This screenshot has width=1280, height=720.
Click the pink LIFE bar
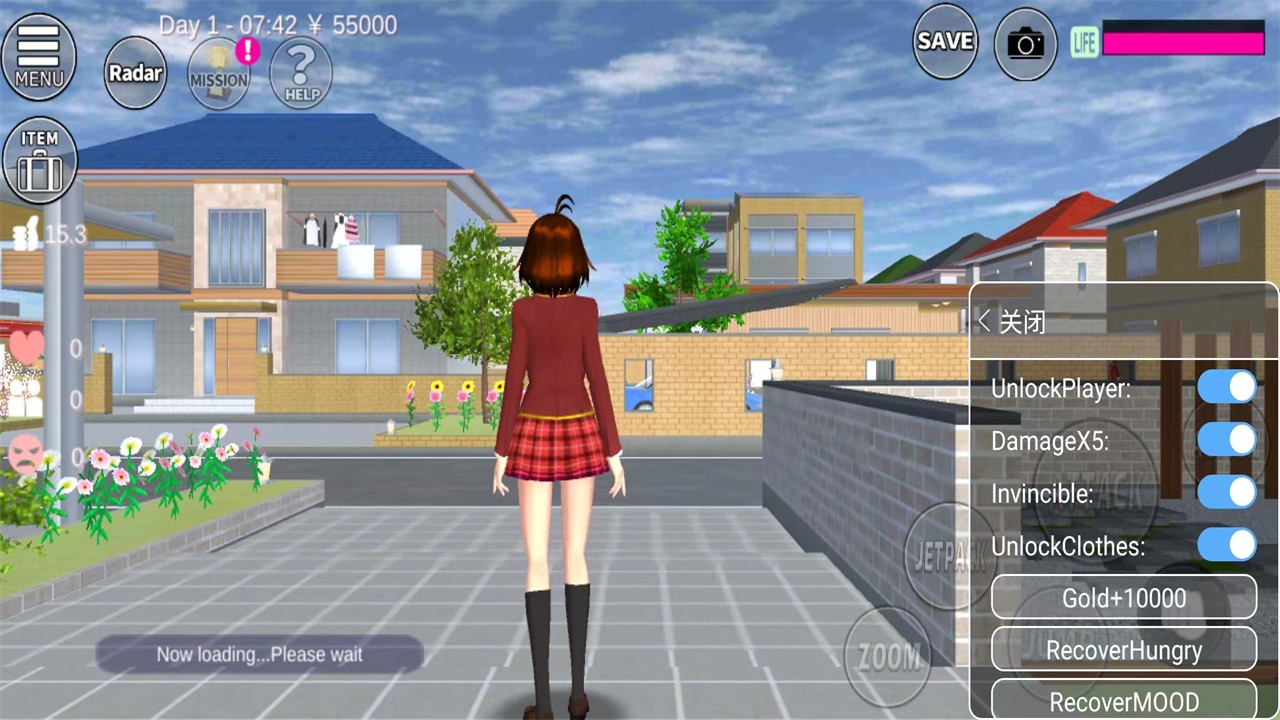pos(1185,42)
